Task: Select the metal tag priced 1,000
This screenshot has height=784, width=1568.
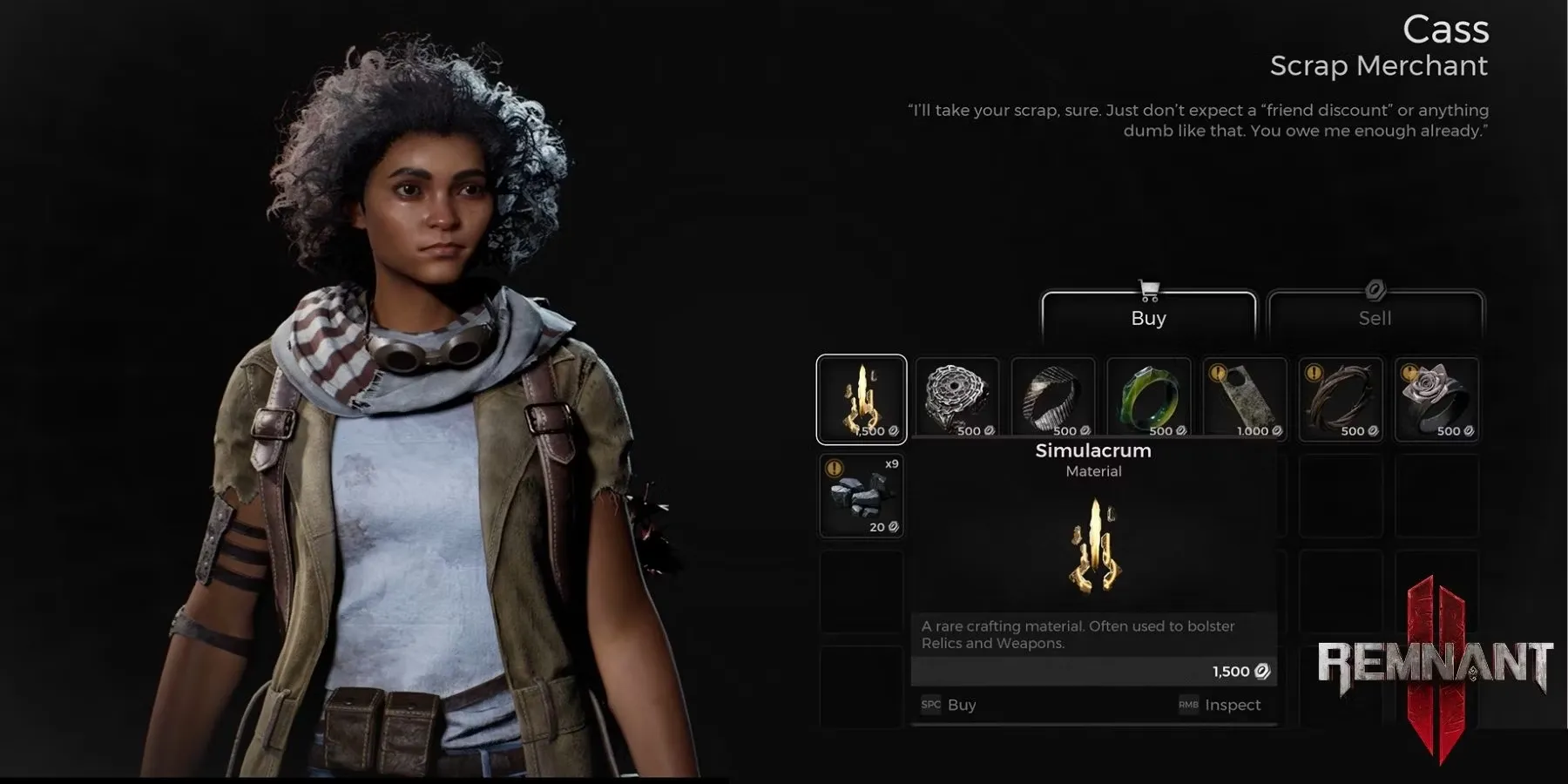Action: click(1245, 399)
